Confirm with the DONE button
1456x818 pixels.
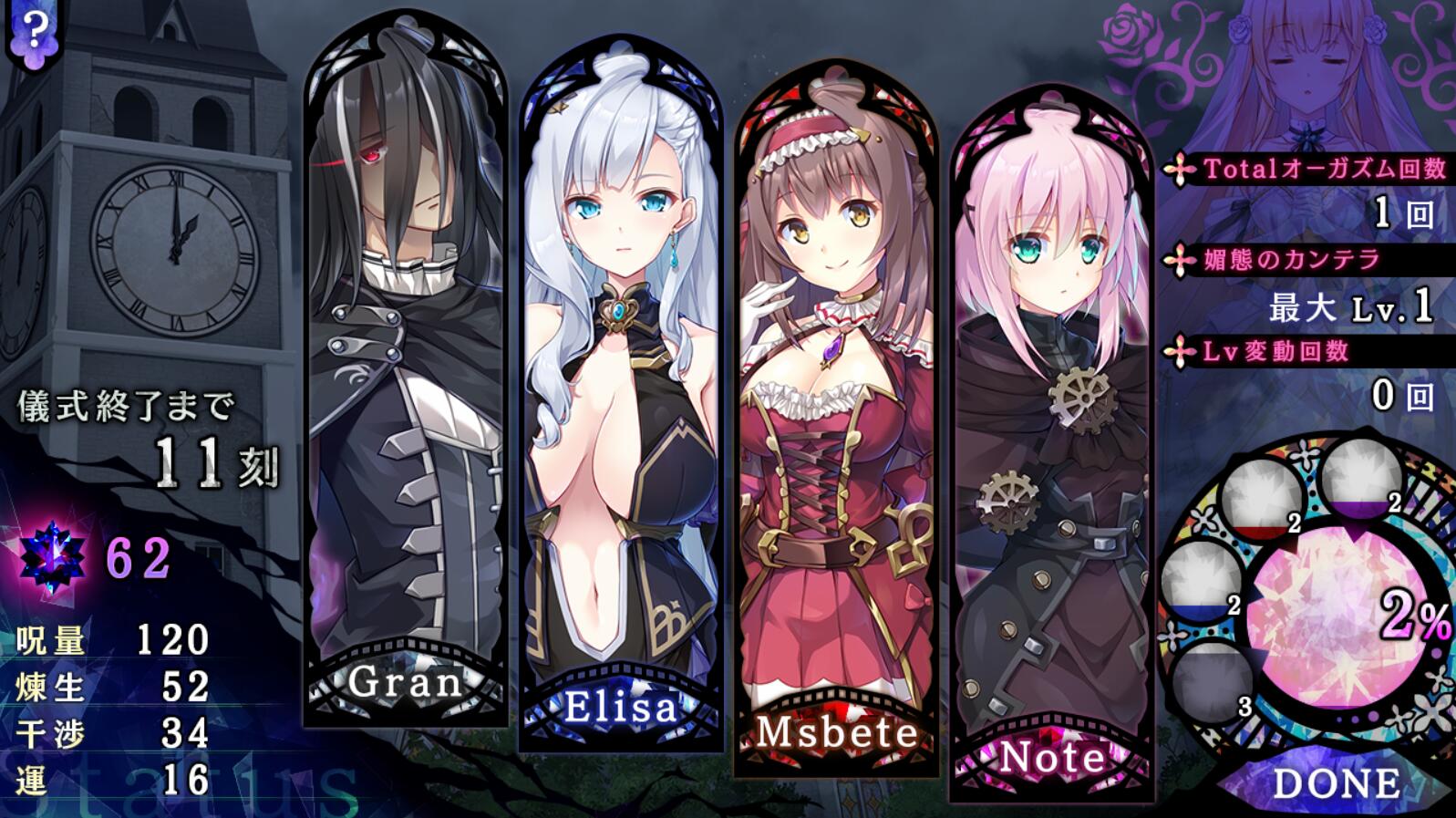(1336, 783)
